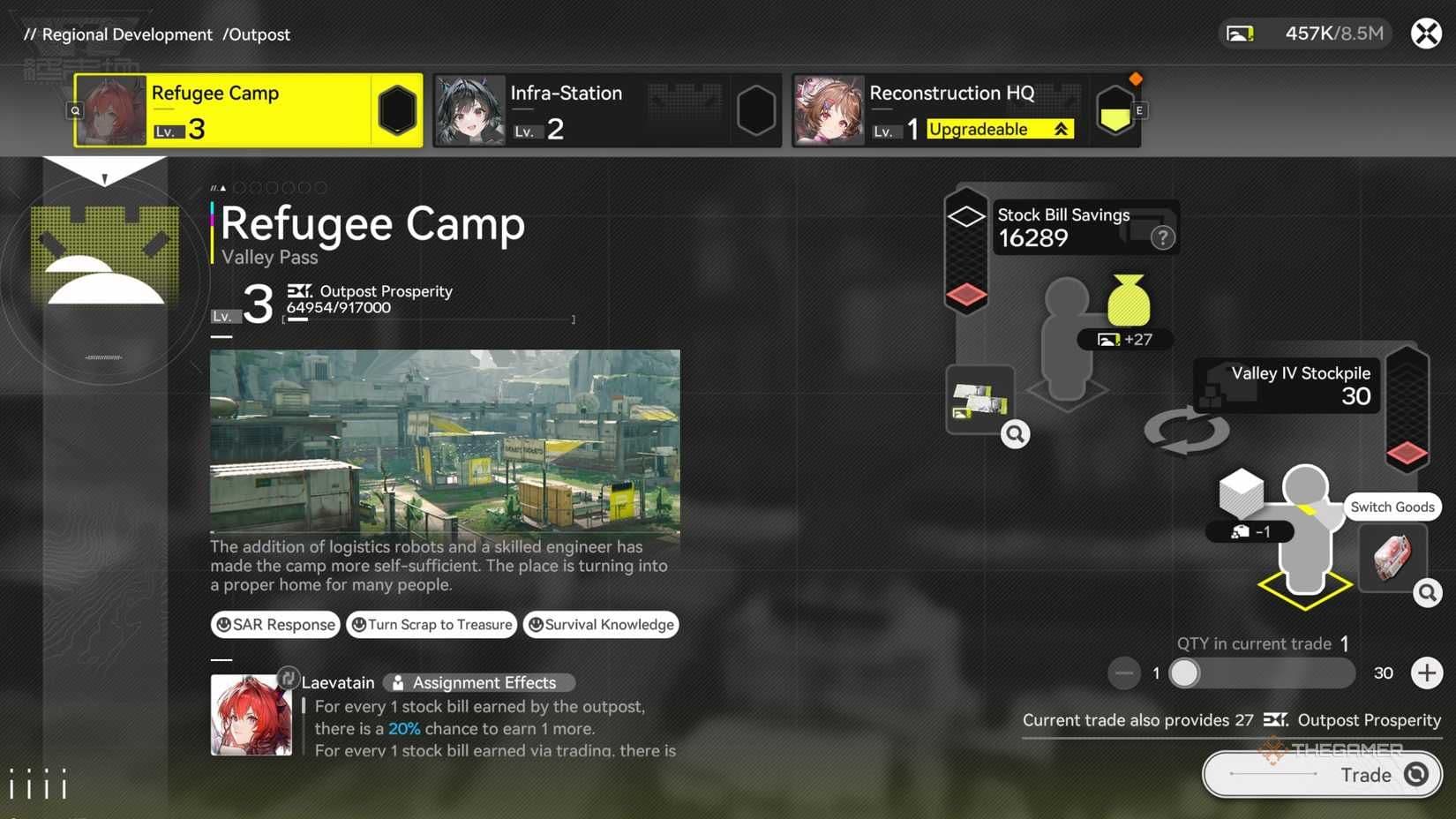
Task: Click the Switch Goods button
Action: 1392,507
